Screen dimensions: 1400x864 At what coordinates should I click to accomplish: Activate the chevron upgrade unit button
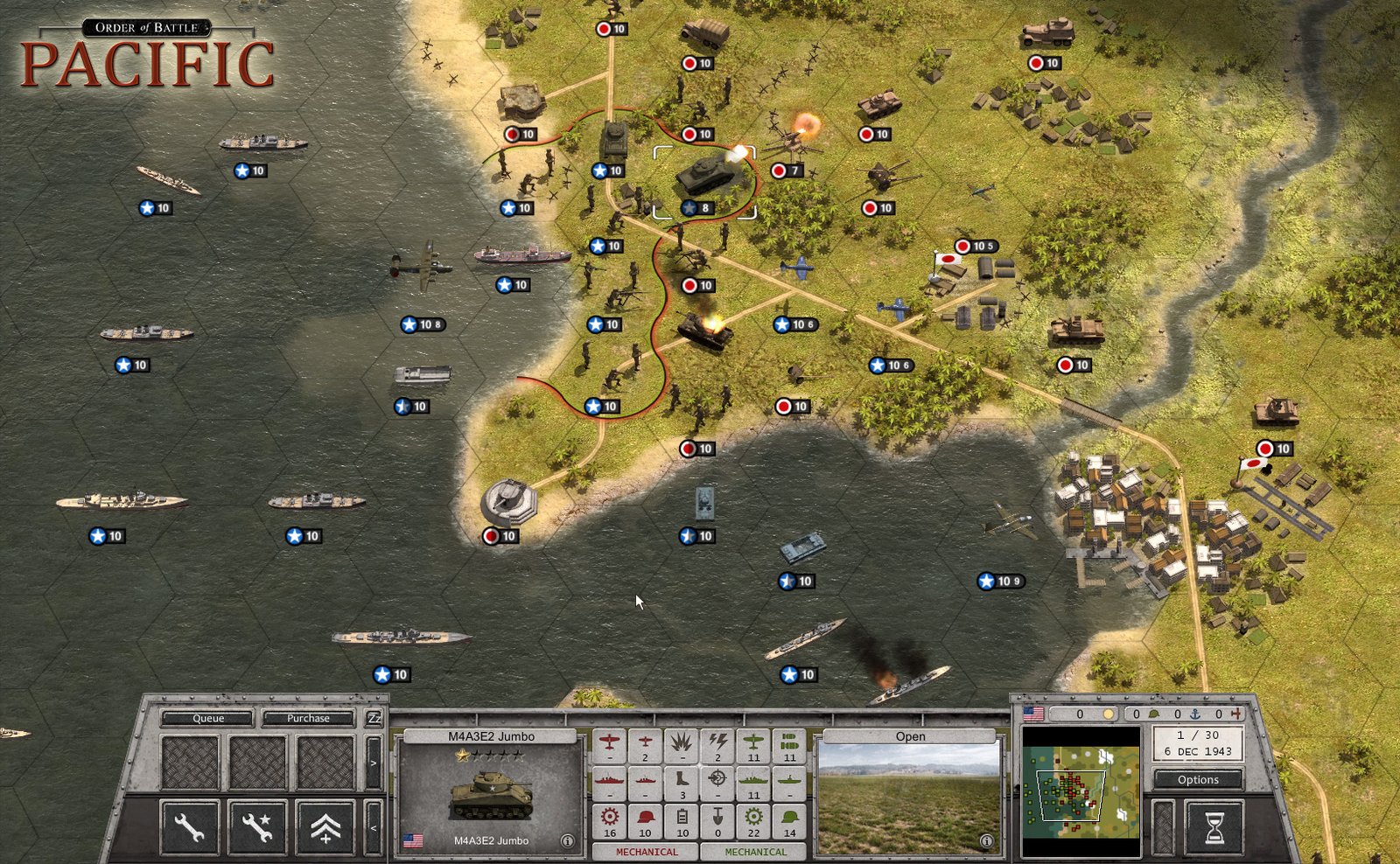pyautogui.click(x=325, y=826)
